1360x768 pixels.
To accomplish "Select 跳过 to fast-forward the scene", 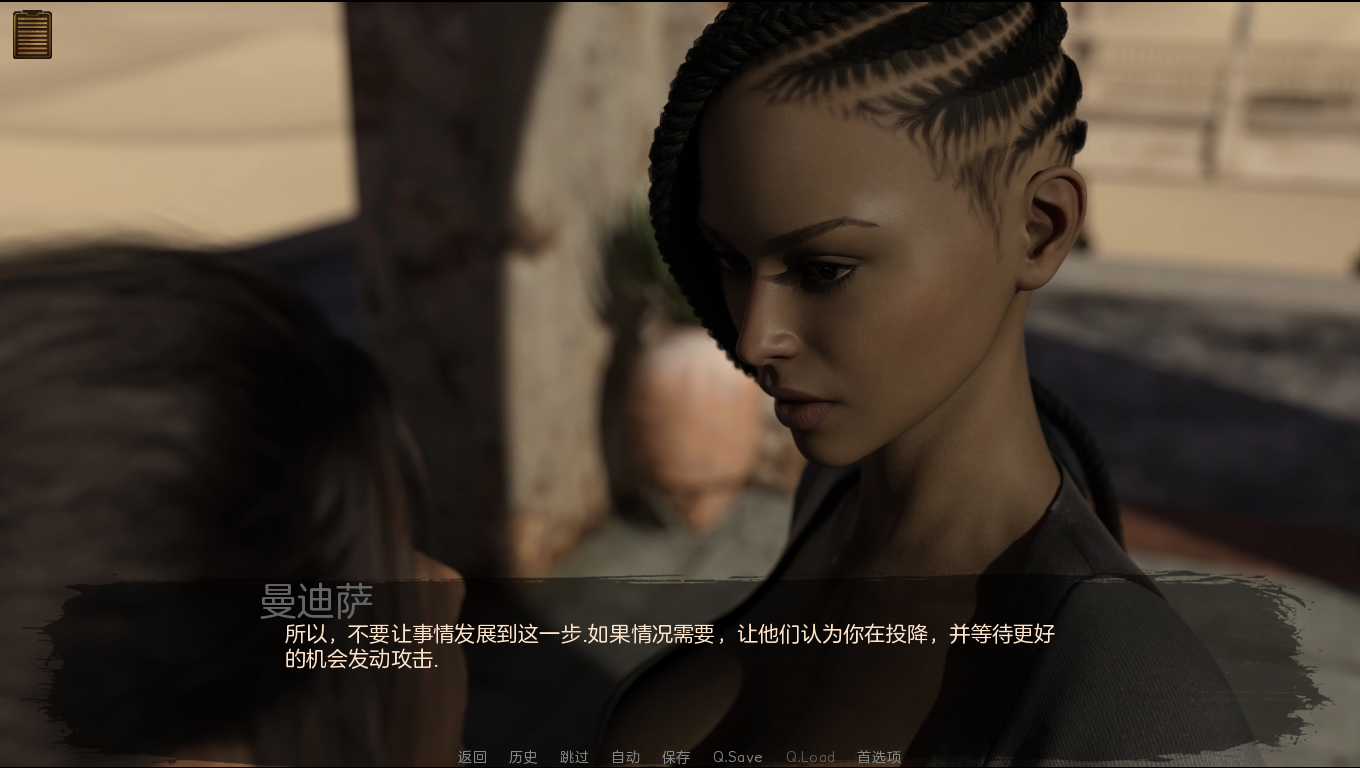I will (x=573, y=757).
